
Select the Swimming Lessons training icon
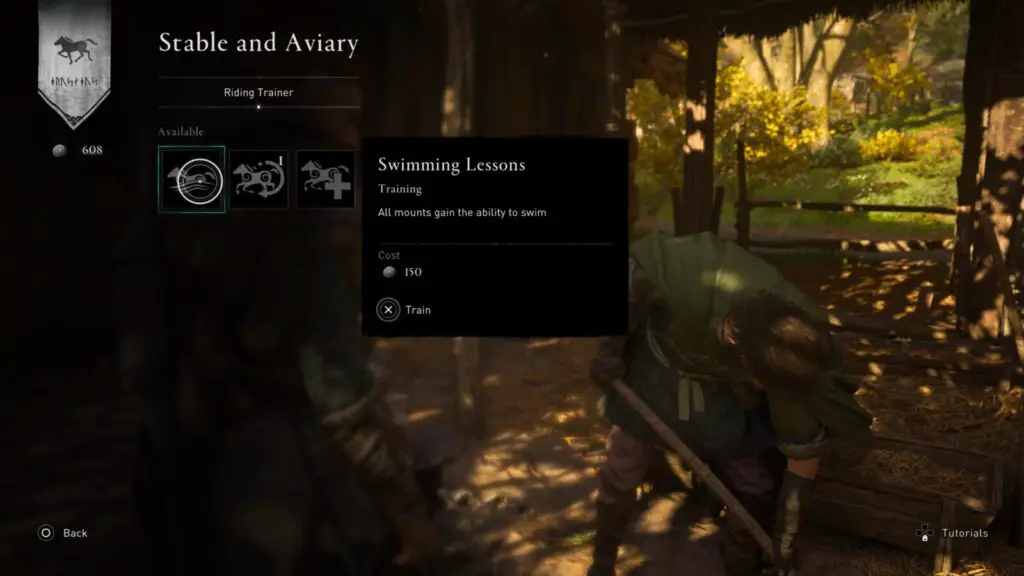click(191, 179)
